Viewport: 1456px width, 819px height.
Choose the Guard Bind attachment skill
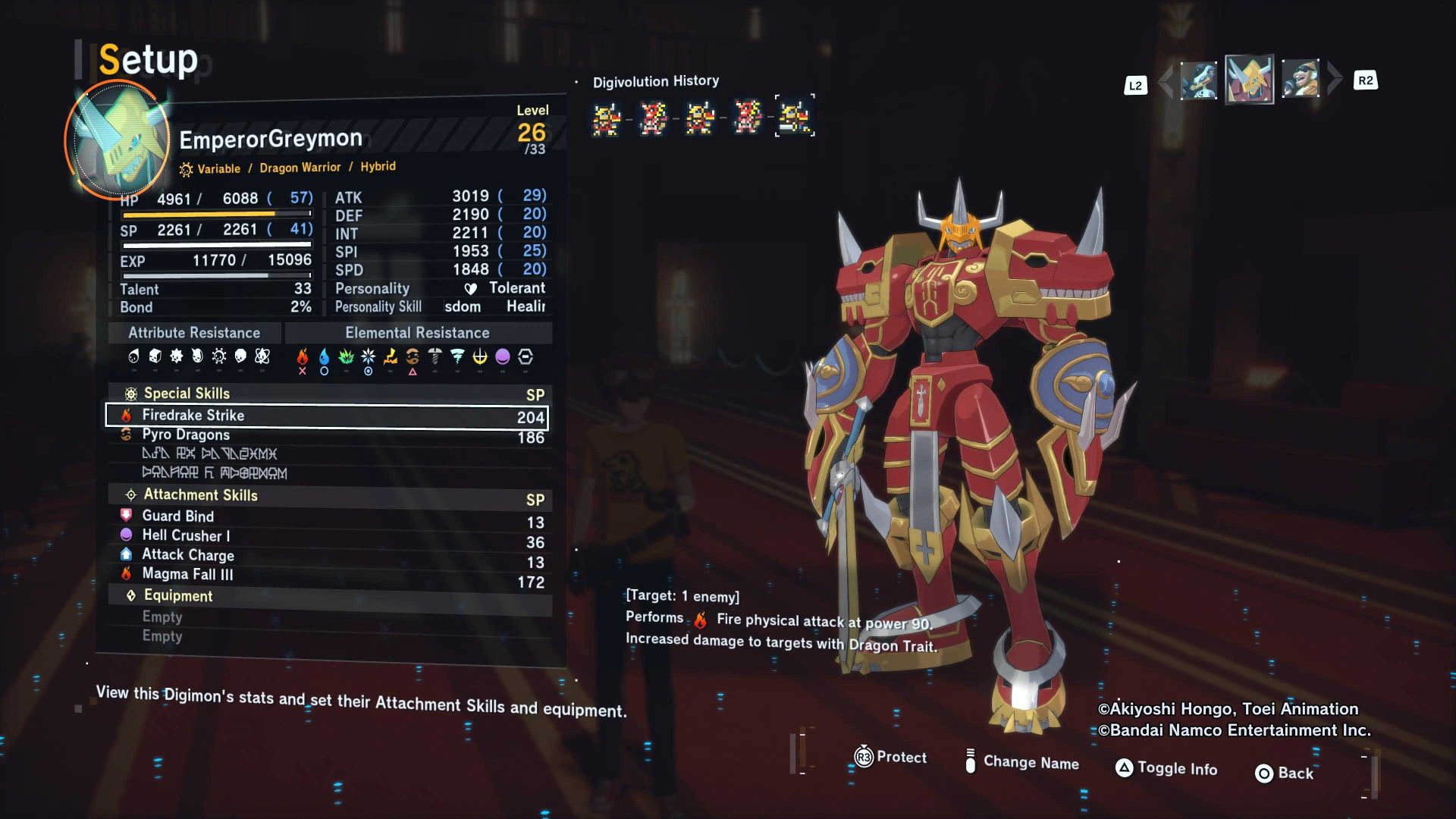[326, 516]
